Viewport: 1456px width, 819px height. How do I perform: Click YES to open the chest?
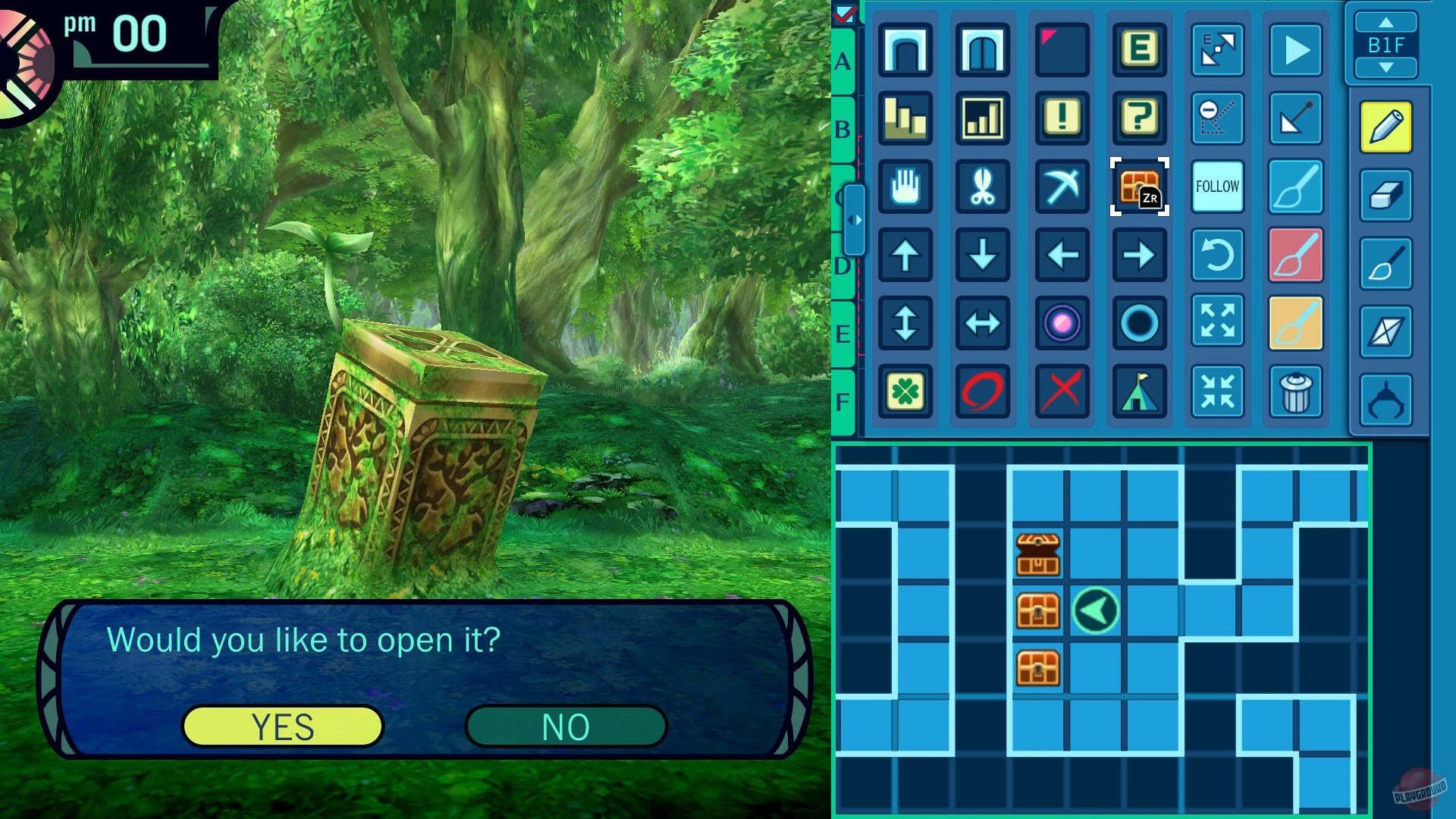pyautogui.click(x=282, y=725)
